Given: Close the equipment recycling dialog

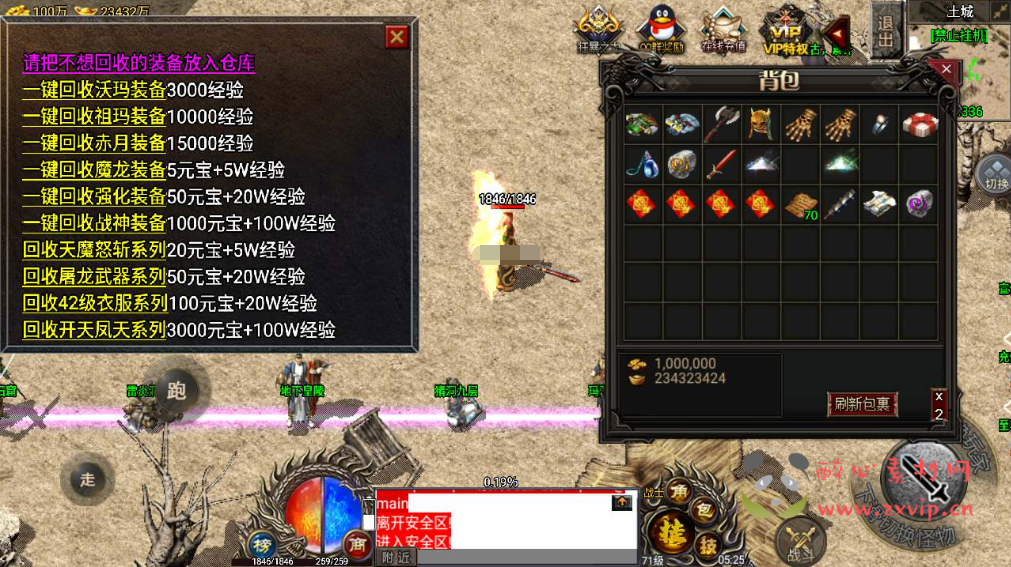Looking at the screenshot, I should pos(397,37).
